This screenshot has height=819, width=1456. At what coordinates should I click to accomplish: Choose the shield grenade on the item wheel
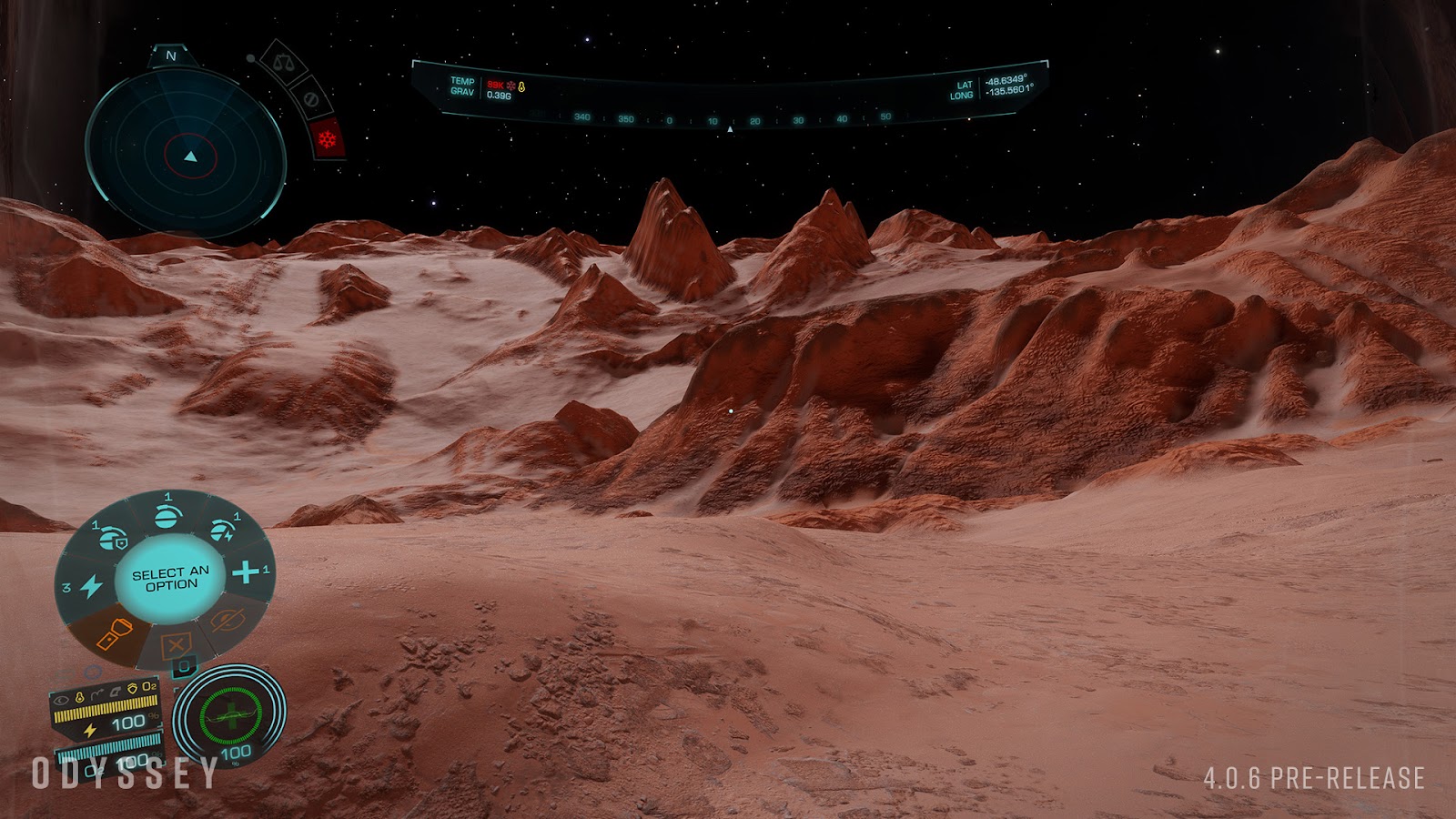pyautogui.click(x=113, y=539)
